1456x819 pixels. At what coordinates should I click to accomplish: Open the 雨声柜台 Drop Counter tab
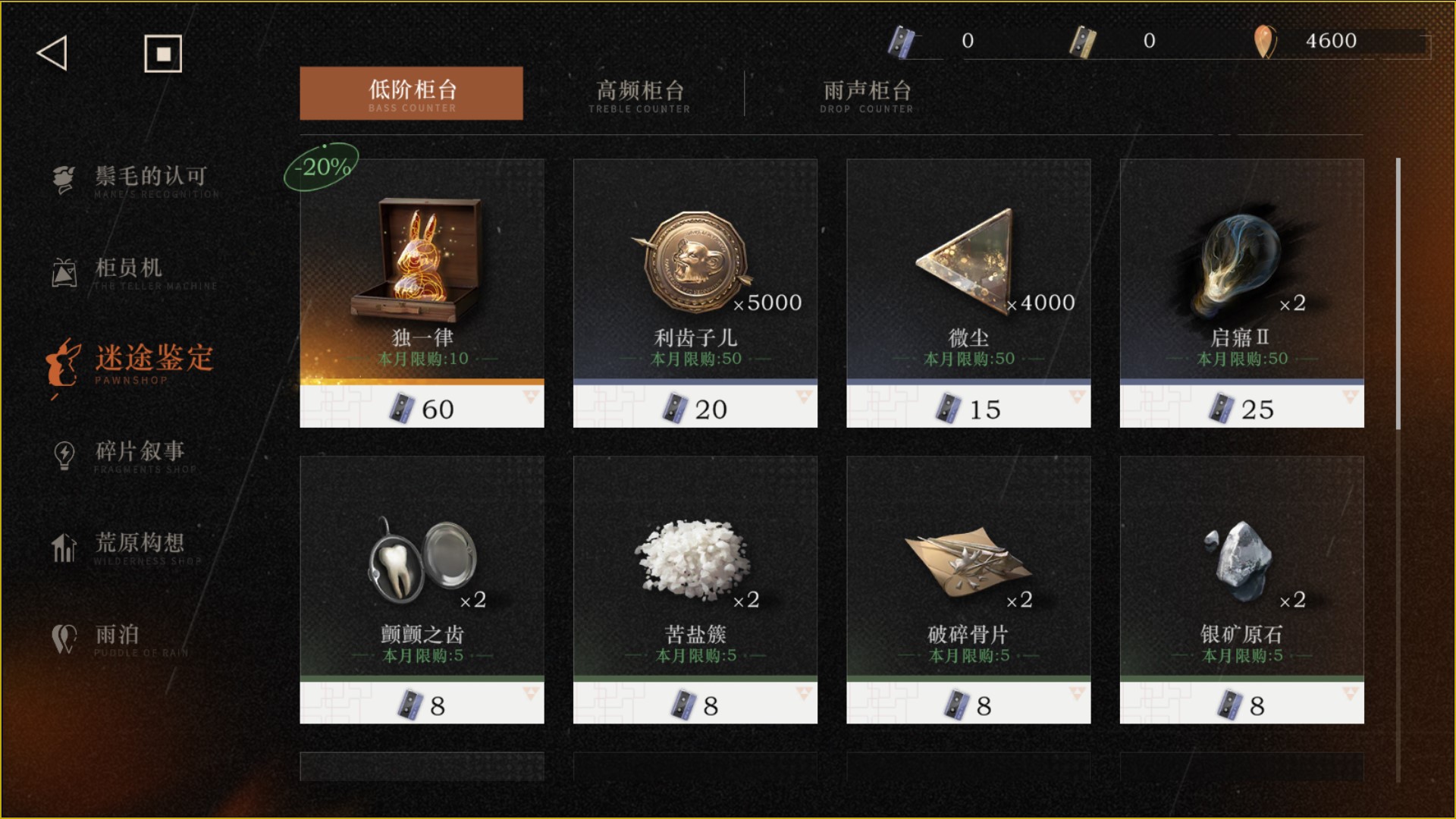867,95
